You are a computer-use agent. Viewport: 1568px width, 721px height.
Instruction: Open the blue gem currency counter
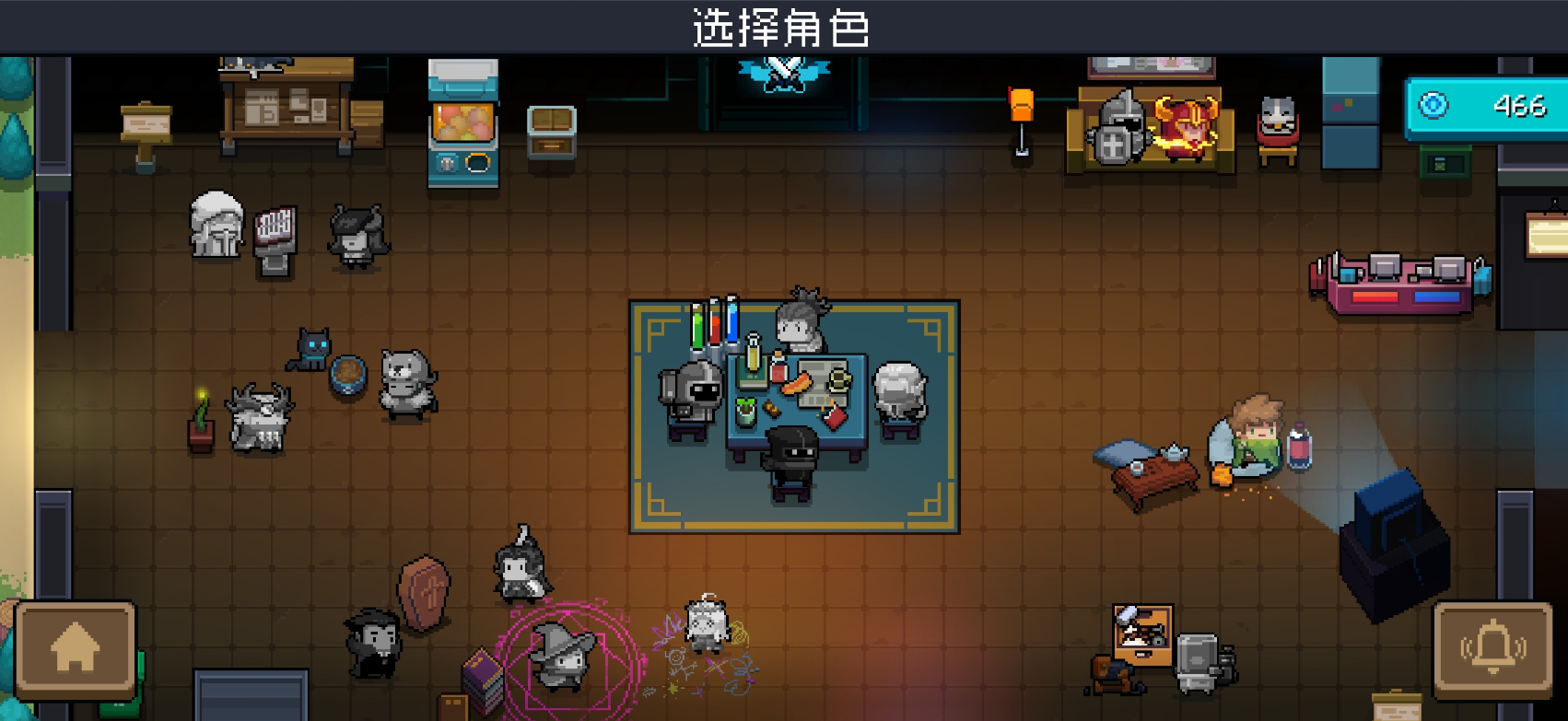(1485, 107)
